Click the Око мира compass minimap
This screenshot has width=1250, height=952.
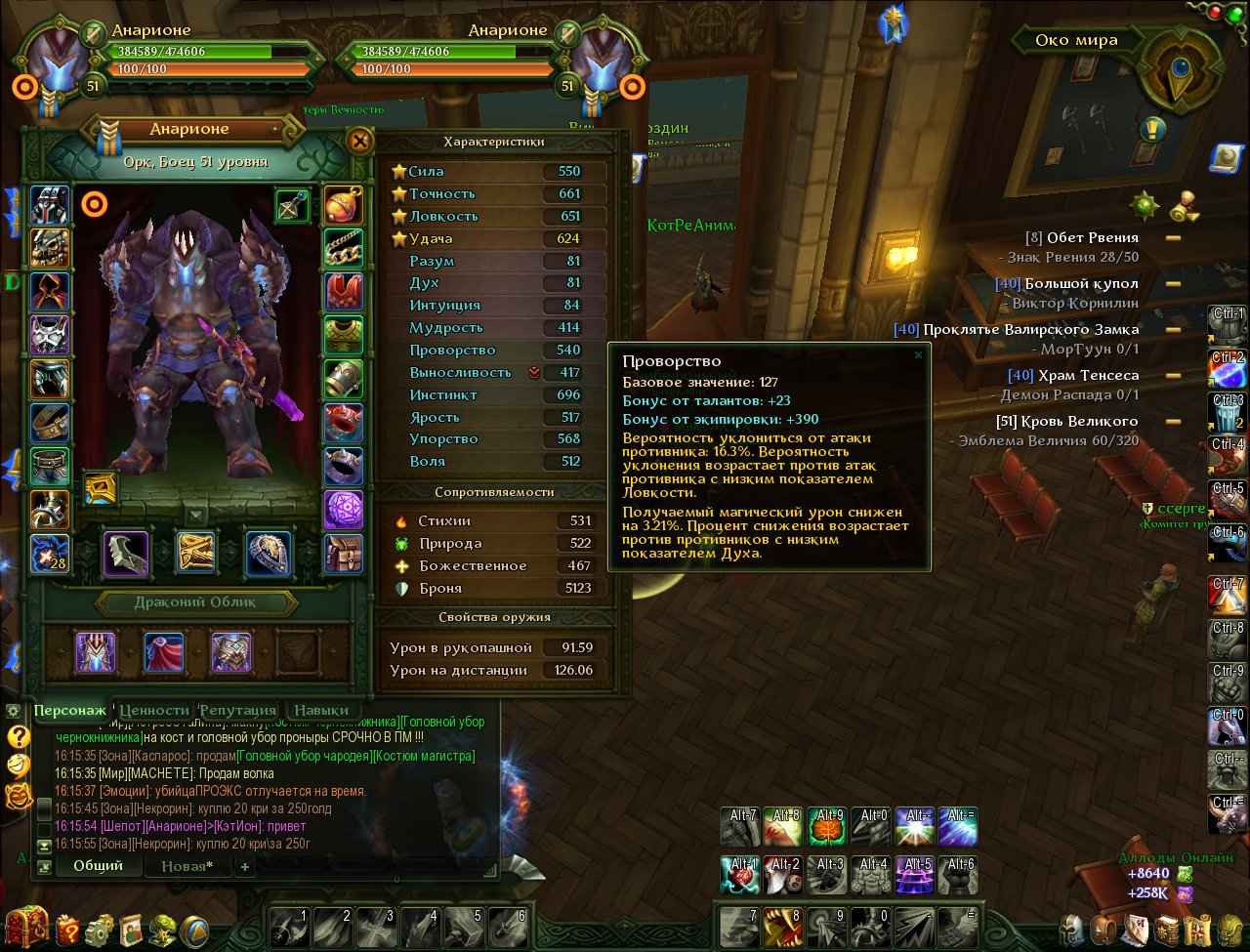click(x=1183, y=69)
